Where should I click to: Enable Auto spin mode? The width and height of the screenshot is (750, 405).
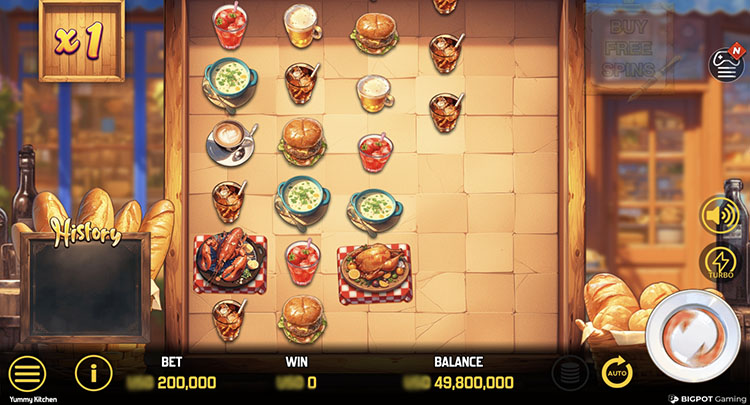pyautogui.click(x=617, y=373)
